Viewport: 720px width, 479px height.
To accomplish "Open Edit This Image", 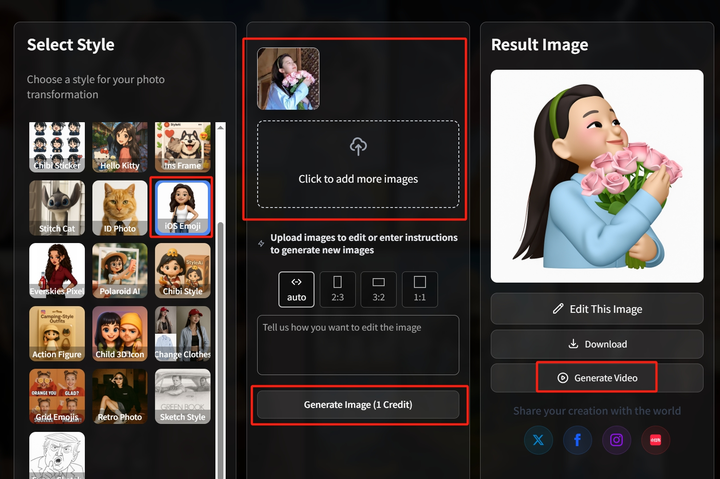I will pyautogui.click(x=597, y=309).
